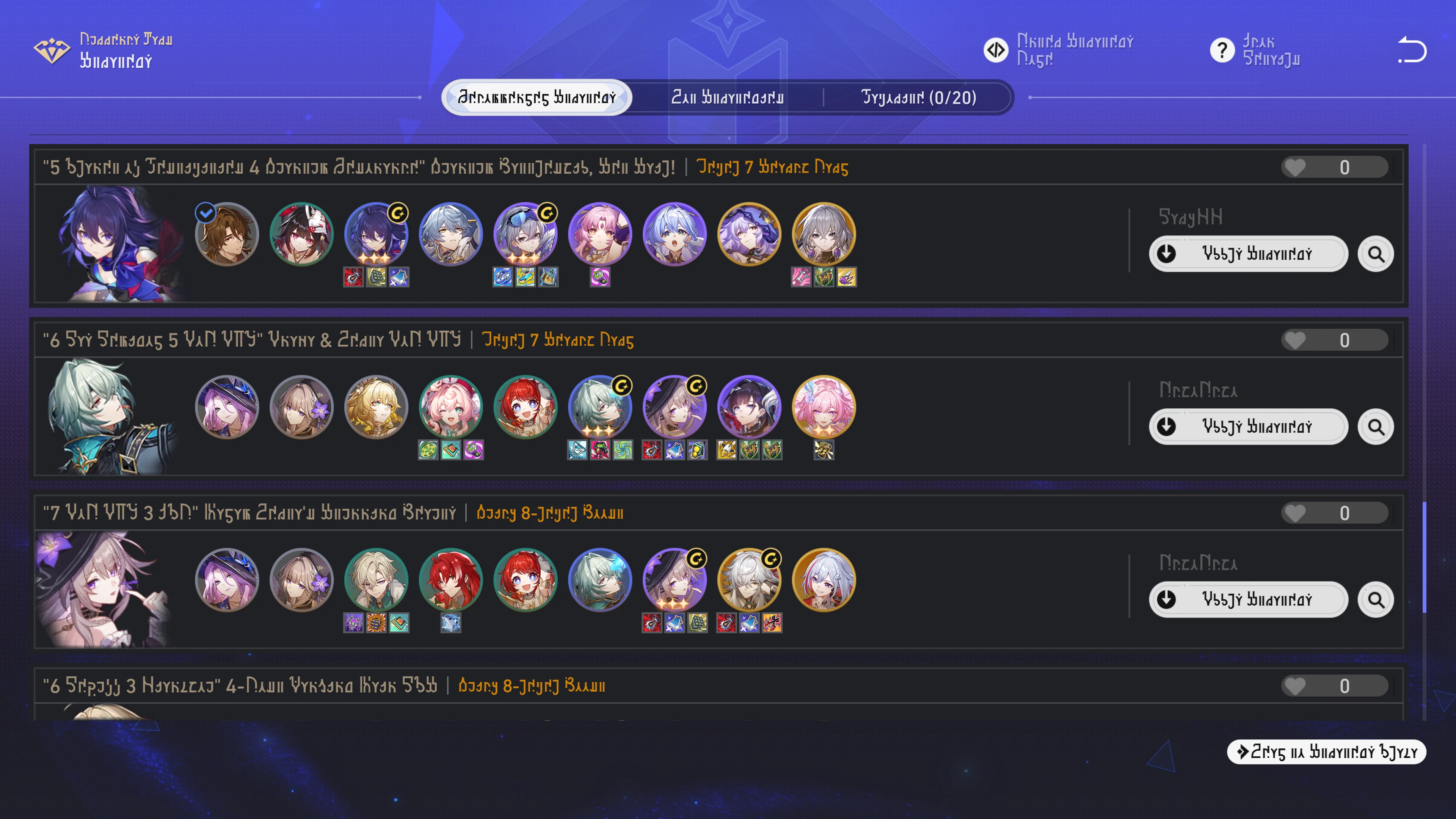1456x819 pixels.
Task: Open the magnifier preview on the first lineup
Action: 1376,254
